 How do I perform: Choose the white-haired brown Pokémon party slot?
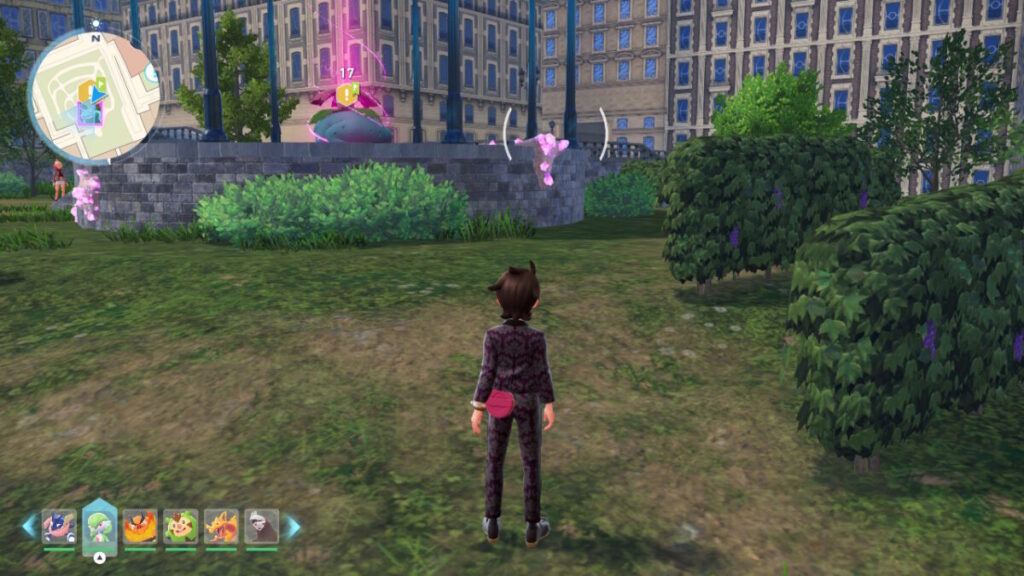point(262,526)
